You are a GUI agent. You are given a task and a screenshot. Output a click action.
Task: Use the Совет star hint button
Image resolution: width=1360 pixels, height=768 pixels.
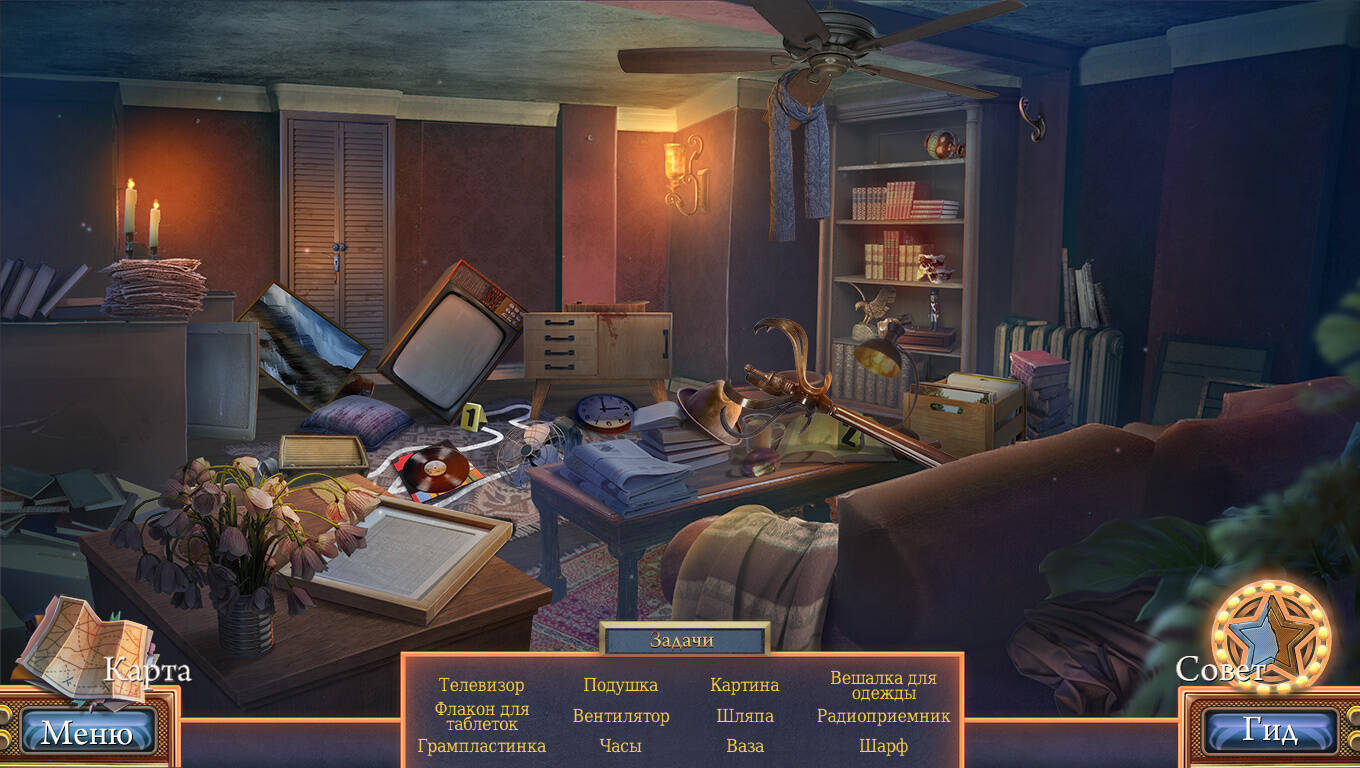point(1263,636)
